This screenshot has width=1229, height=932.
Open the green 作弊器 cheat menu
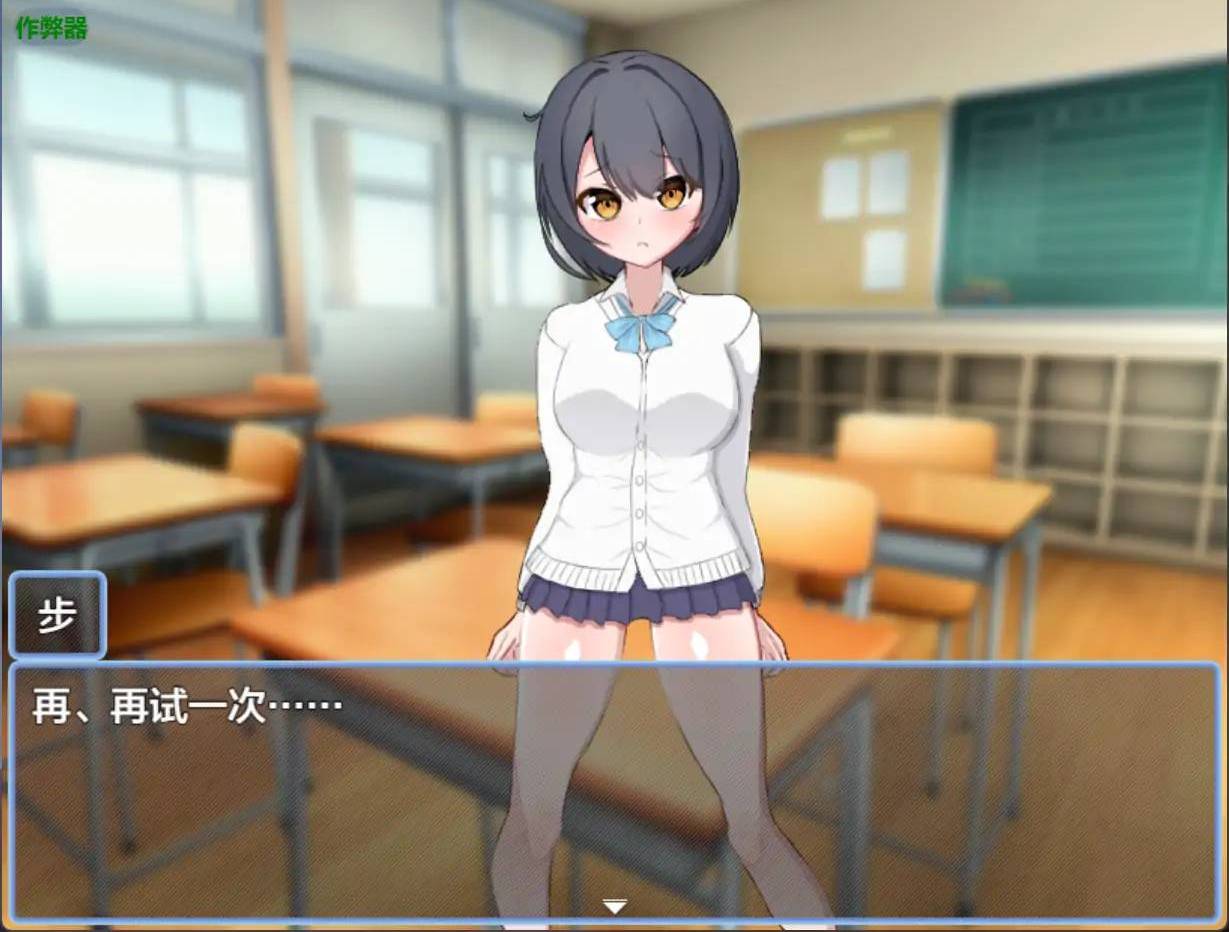point(52,28)
